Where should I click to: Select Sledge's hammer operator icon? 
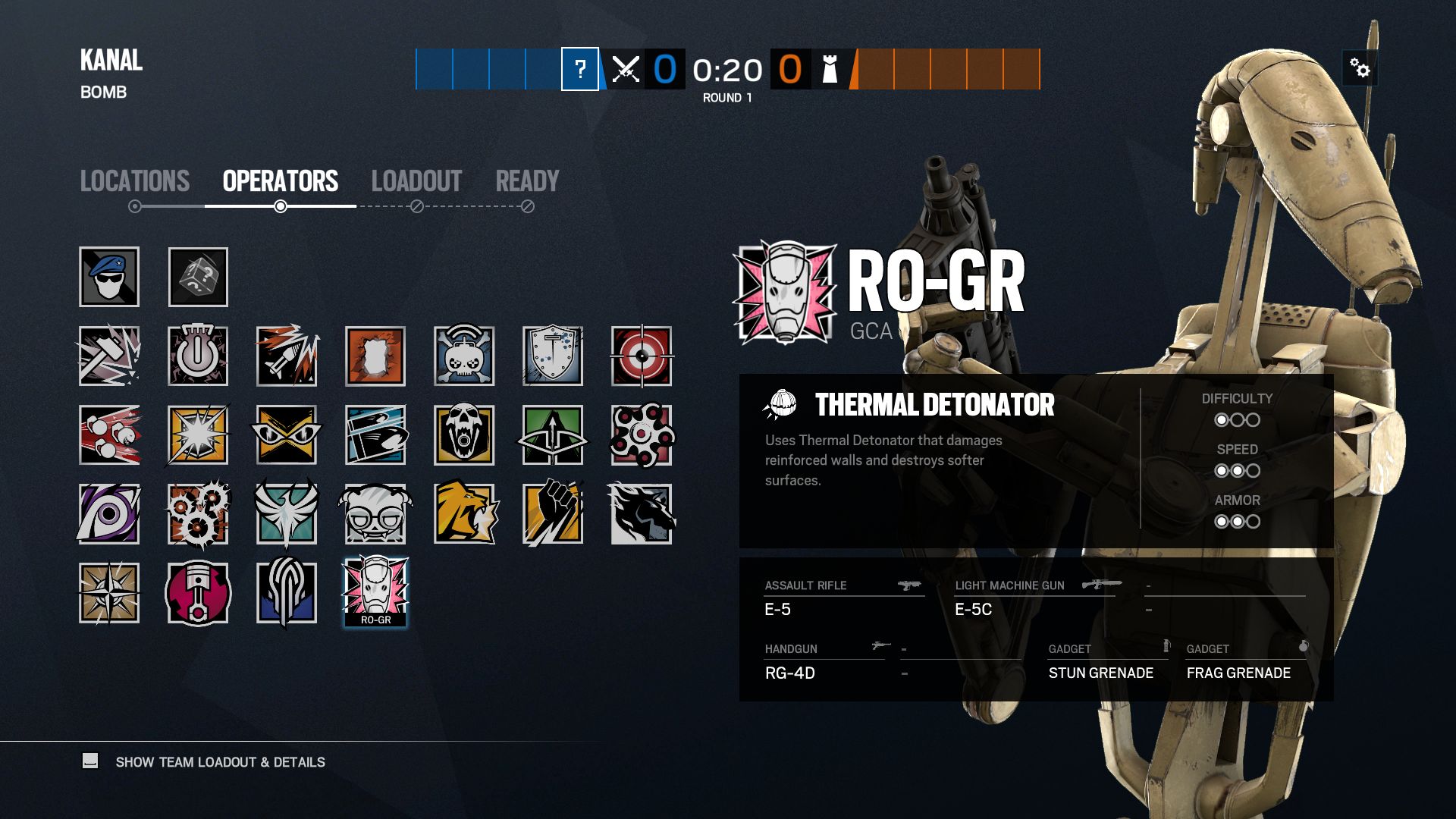click(x=108, y=356)
